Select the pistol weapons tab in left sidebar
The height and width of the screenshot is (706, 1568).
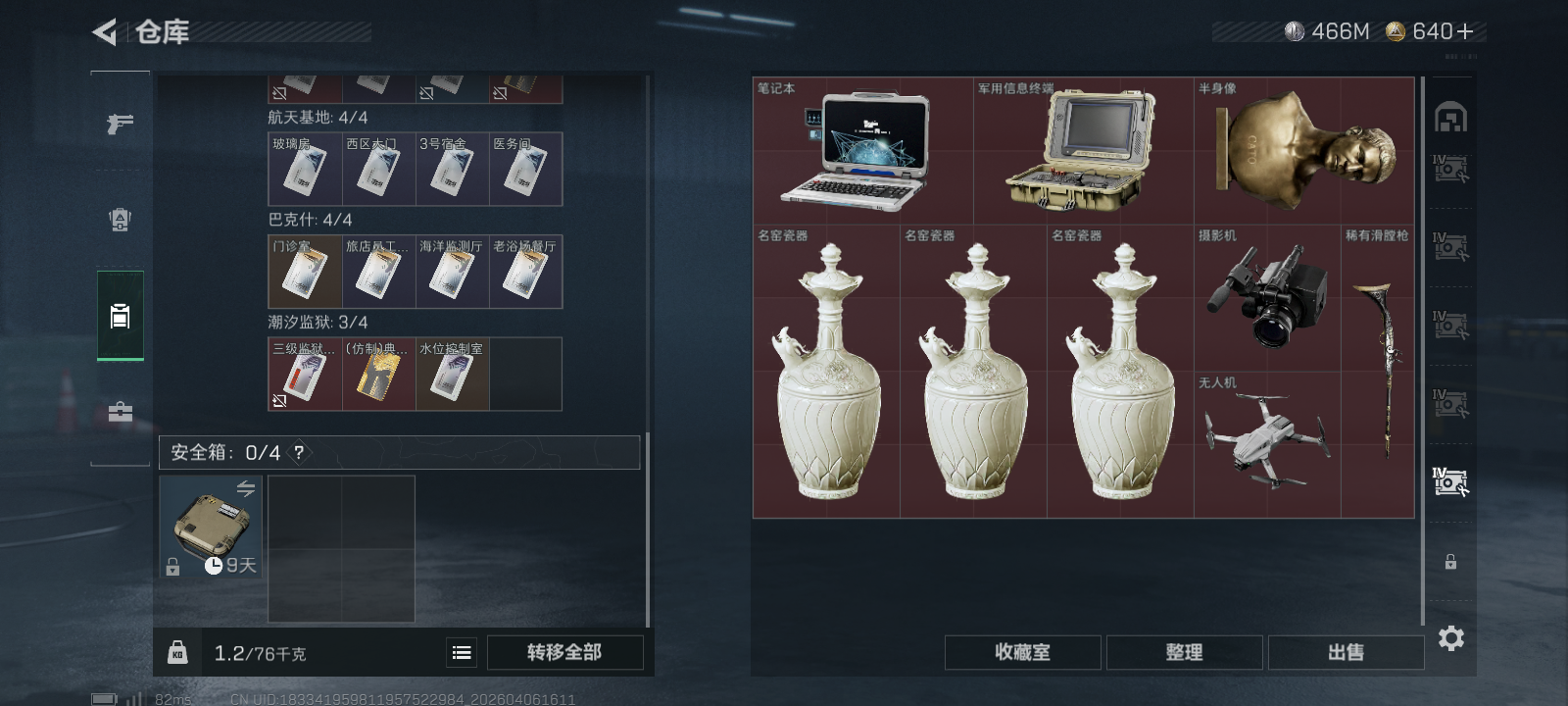[120, 123]
